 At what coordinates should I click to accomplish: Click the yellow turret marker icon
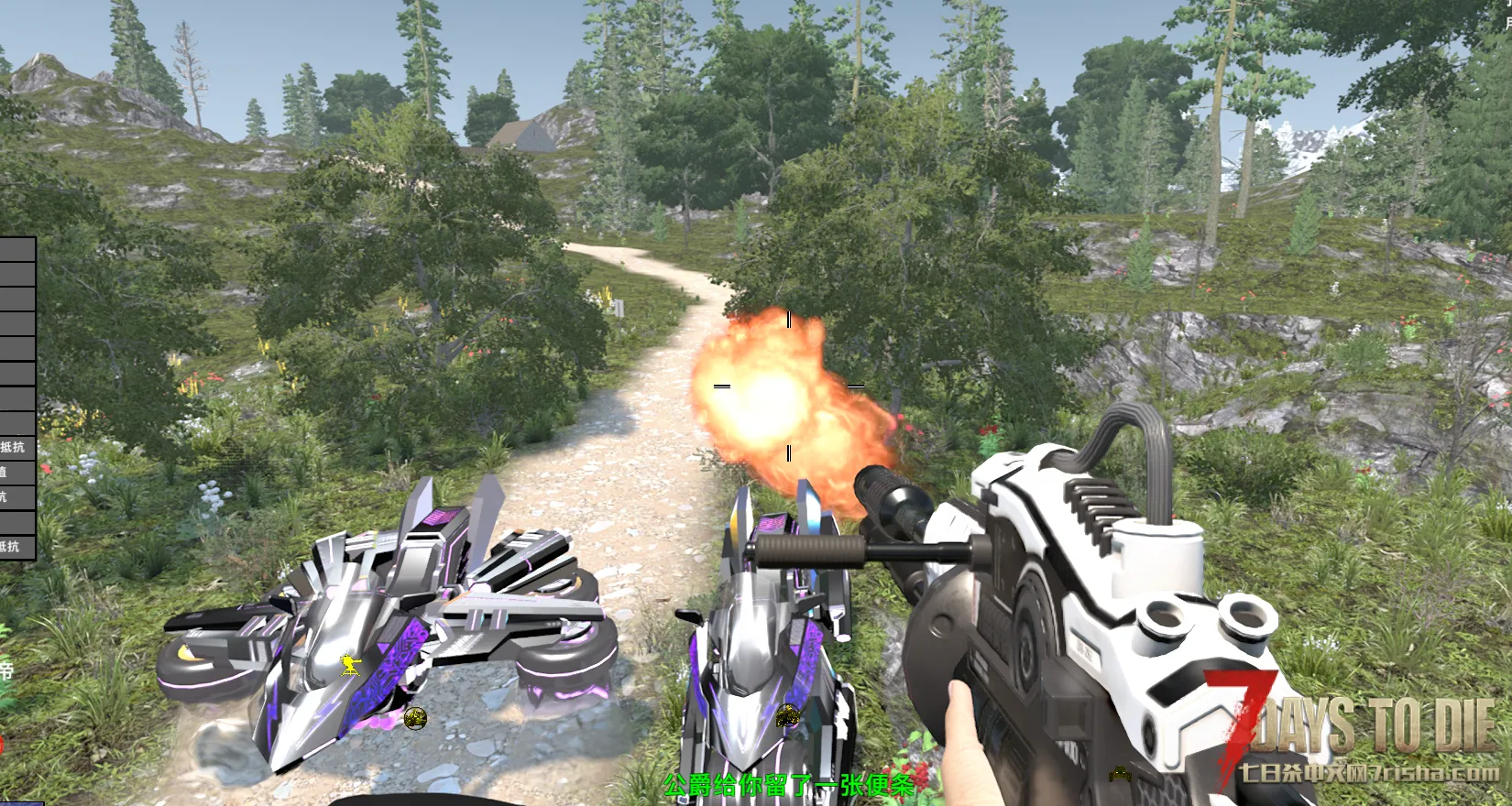[x=351, y=666]
